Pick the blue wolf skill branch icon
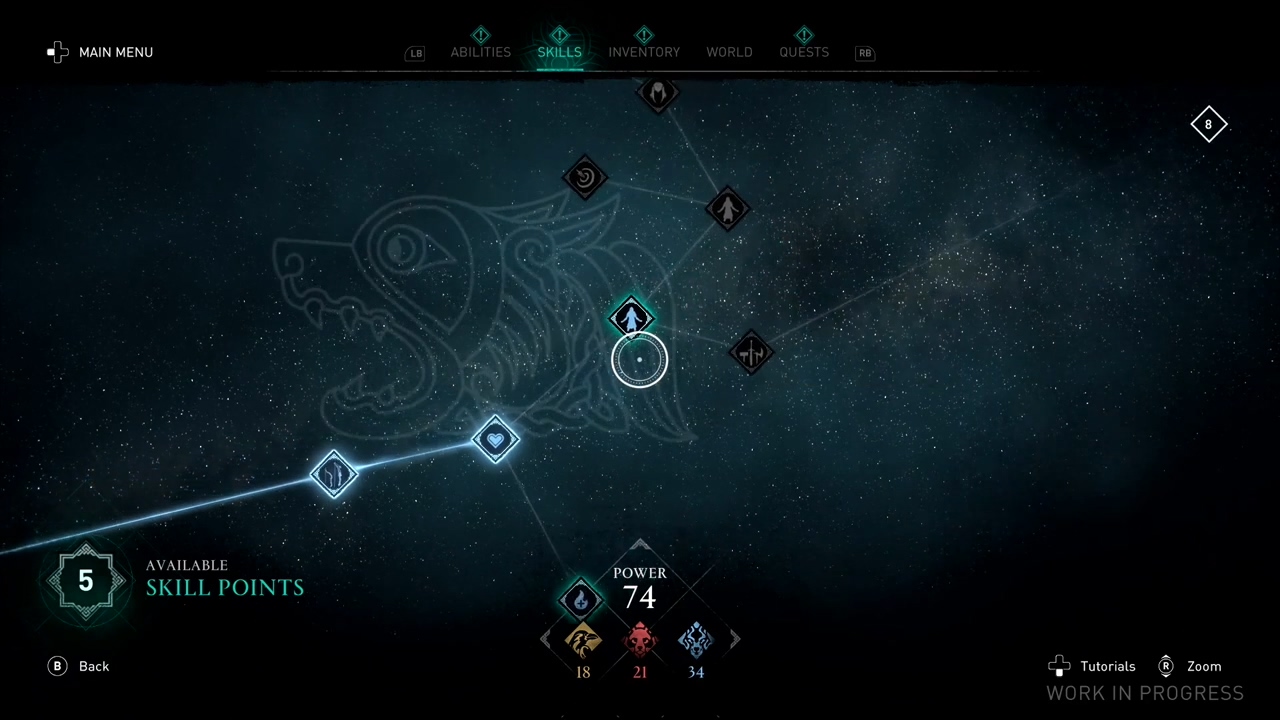 coord(696,641)
